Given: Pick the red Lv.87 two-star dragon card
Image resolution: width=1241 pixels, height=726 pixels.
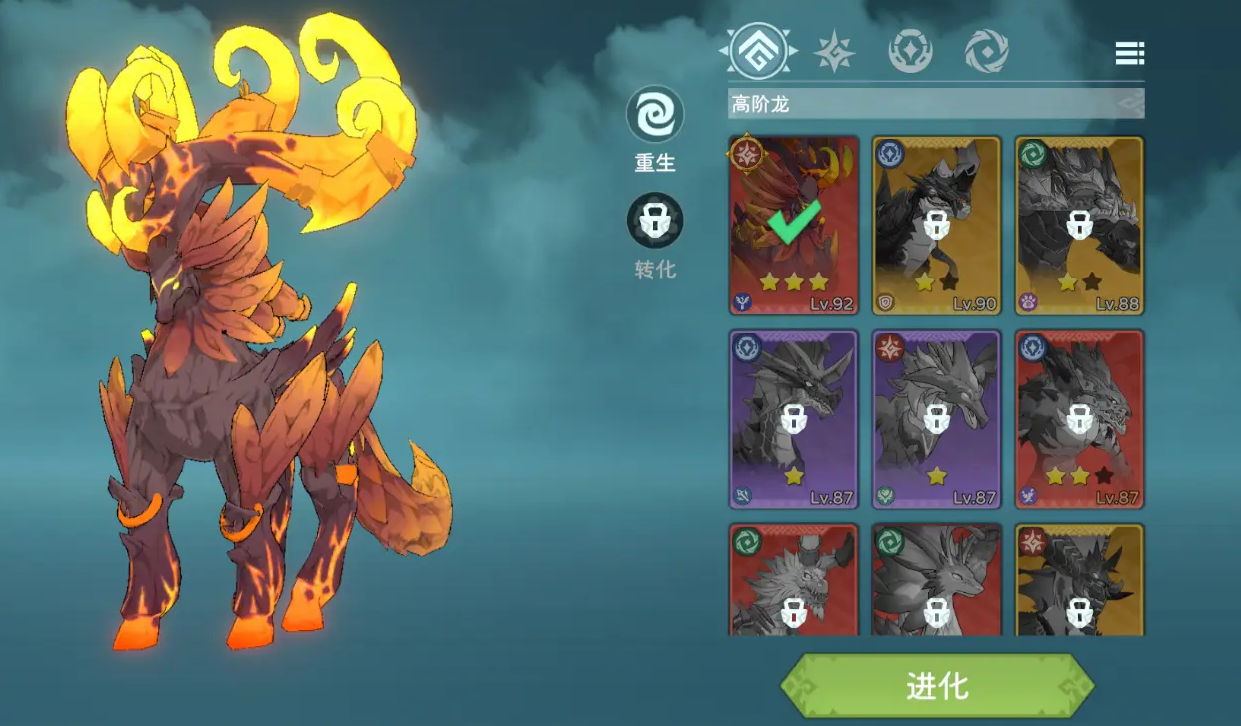Looking at the screenshot, I should click(1079, 419).
